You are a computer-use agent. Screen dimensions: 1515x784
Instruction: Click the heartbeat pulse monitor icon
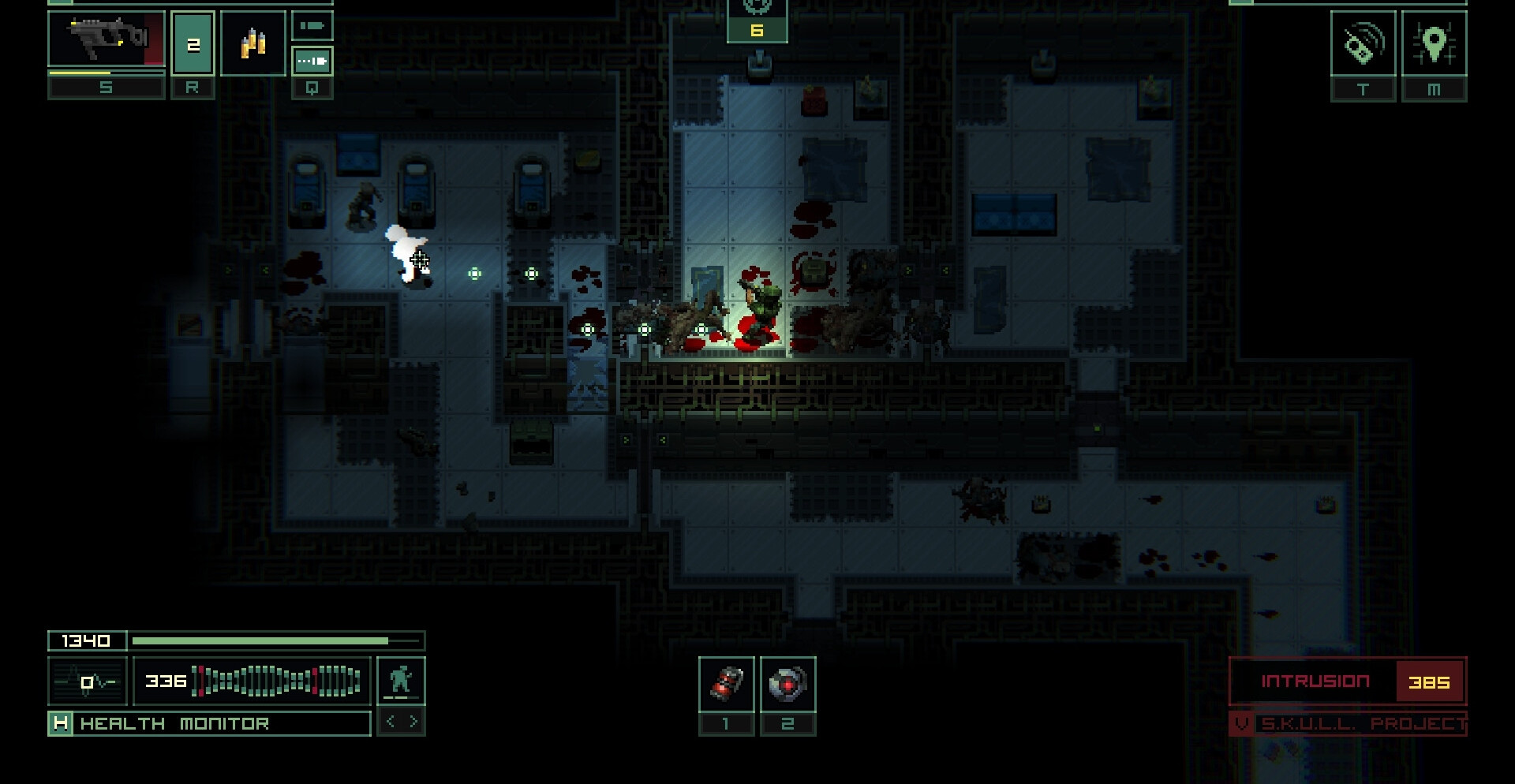88,681
